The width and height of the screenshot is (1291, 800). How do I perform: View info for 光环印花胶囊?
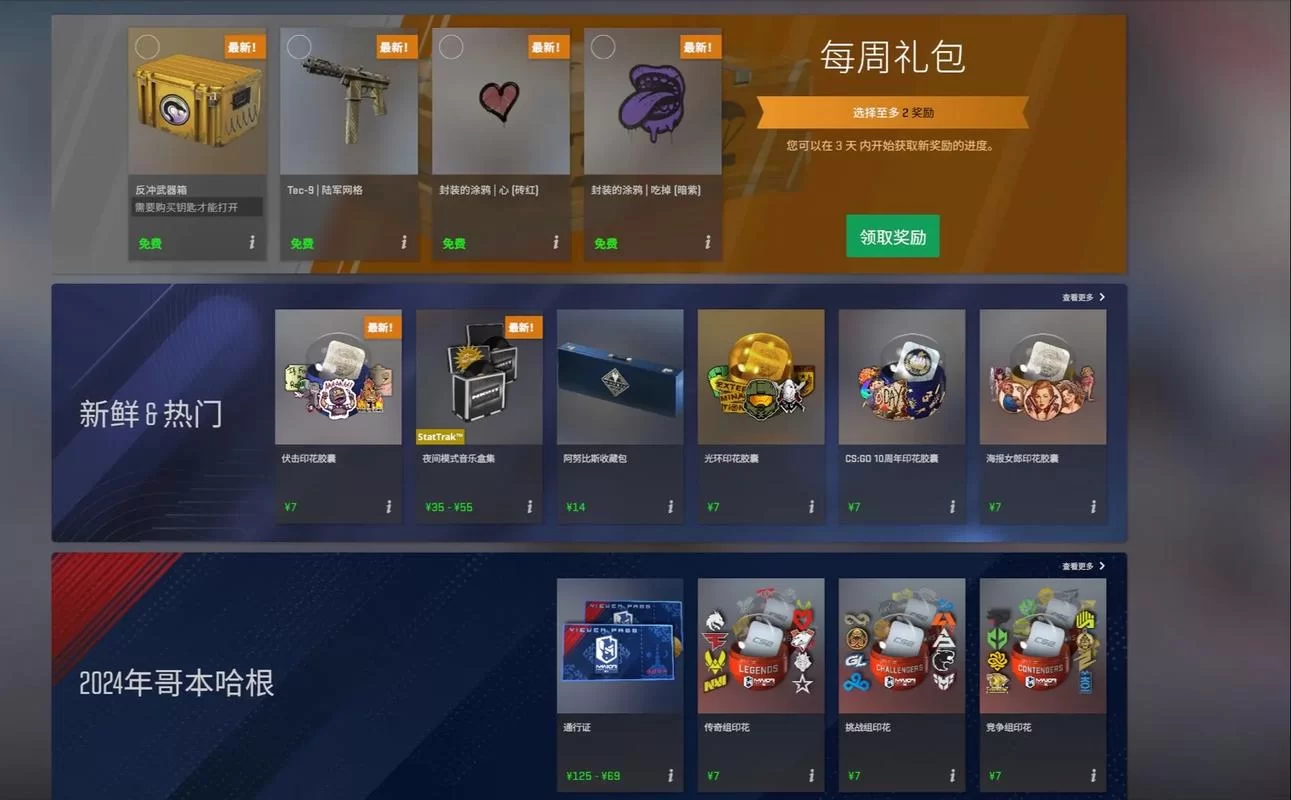(813, 507)
